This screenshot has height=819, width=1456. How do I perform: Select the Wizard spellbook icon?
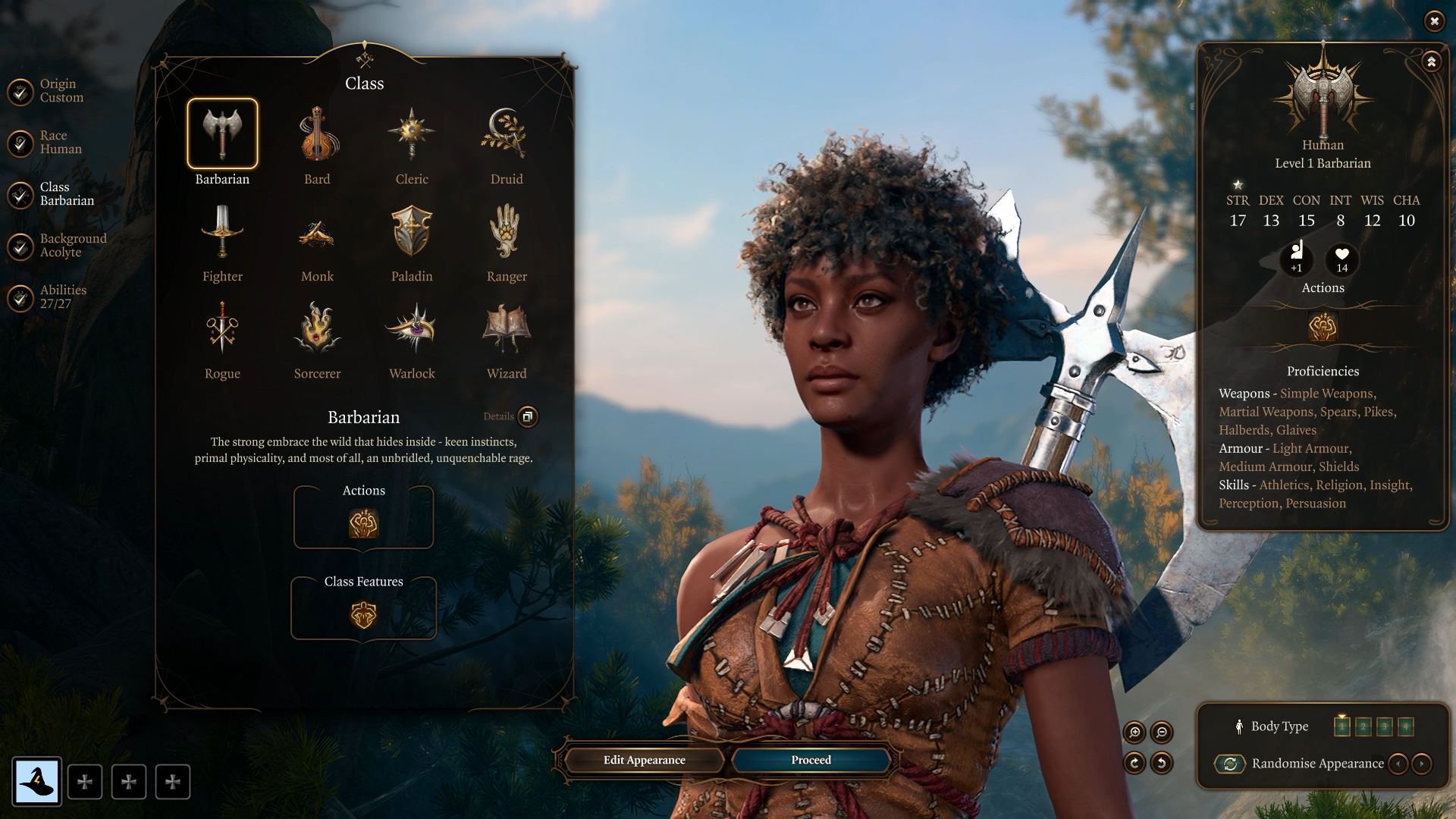507,328
